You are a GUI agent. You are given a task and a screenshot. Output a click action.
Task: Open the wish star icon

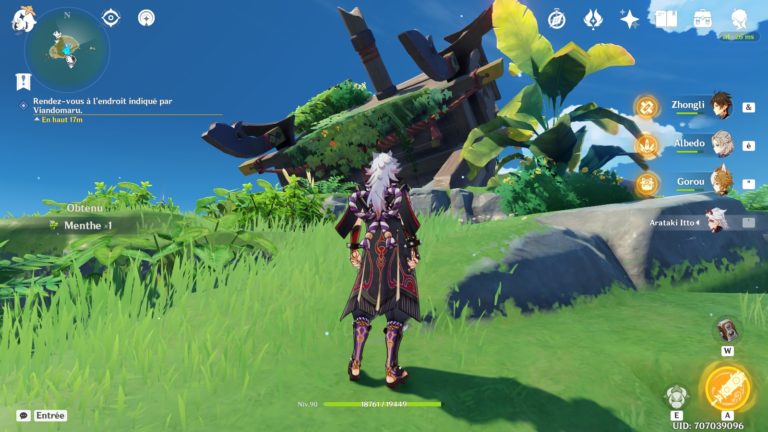pyautogui.click(x=629, y=19)
